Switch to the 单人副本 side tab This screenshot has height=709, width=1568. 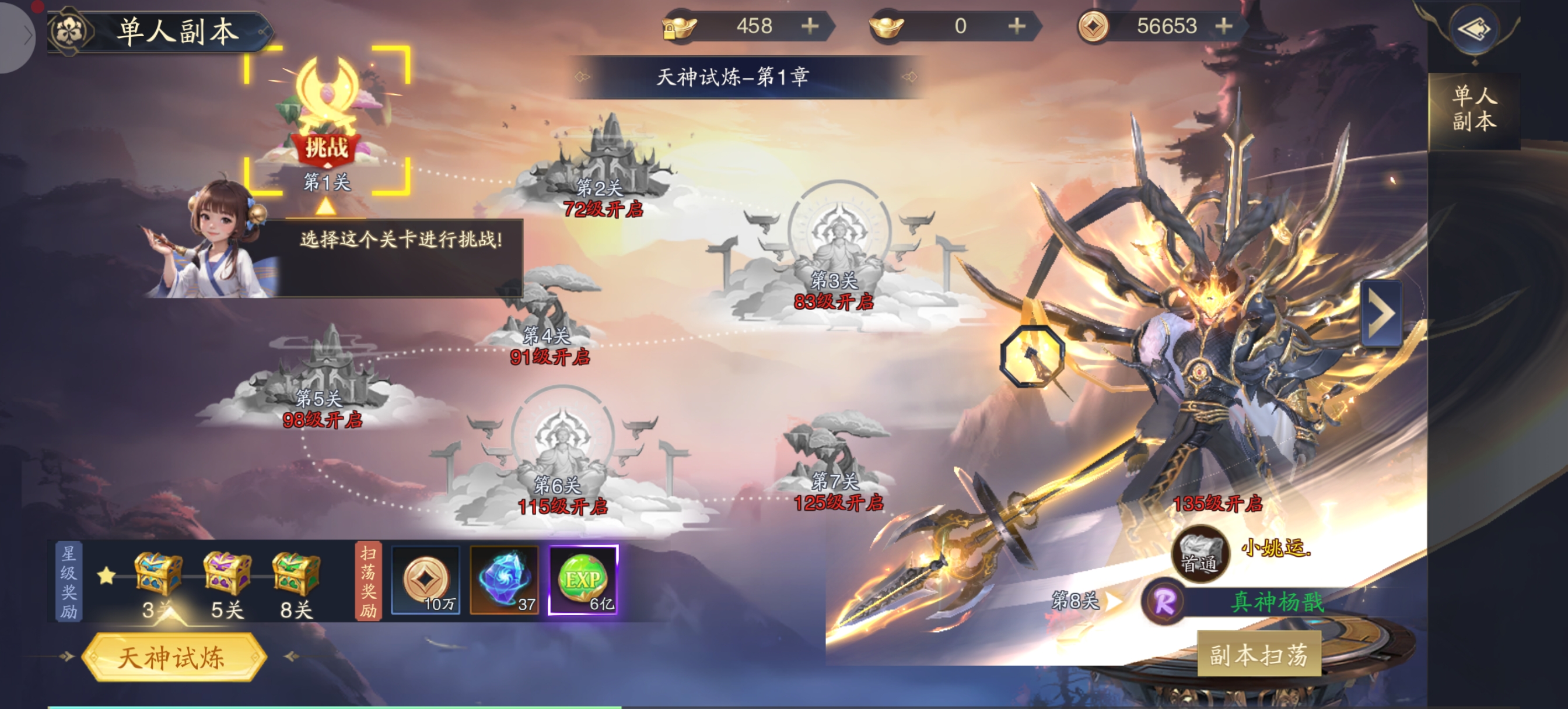pyautogui.click(x=1473, y=109)
